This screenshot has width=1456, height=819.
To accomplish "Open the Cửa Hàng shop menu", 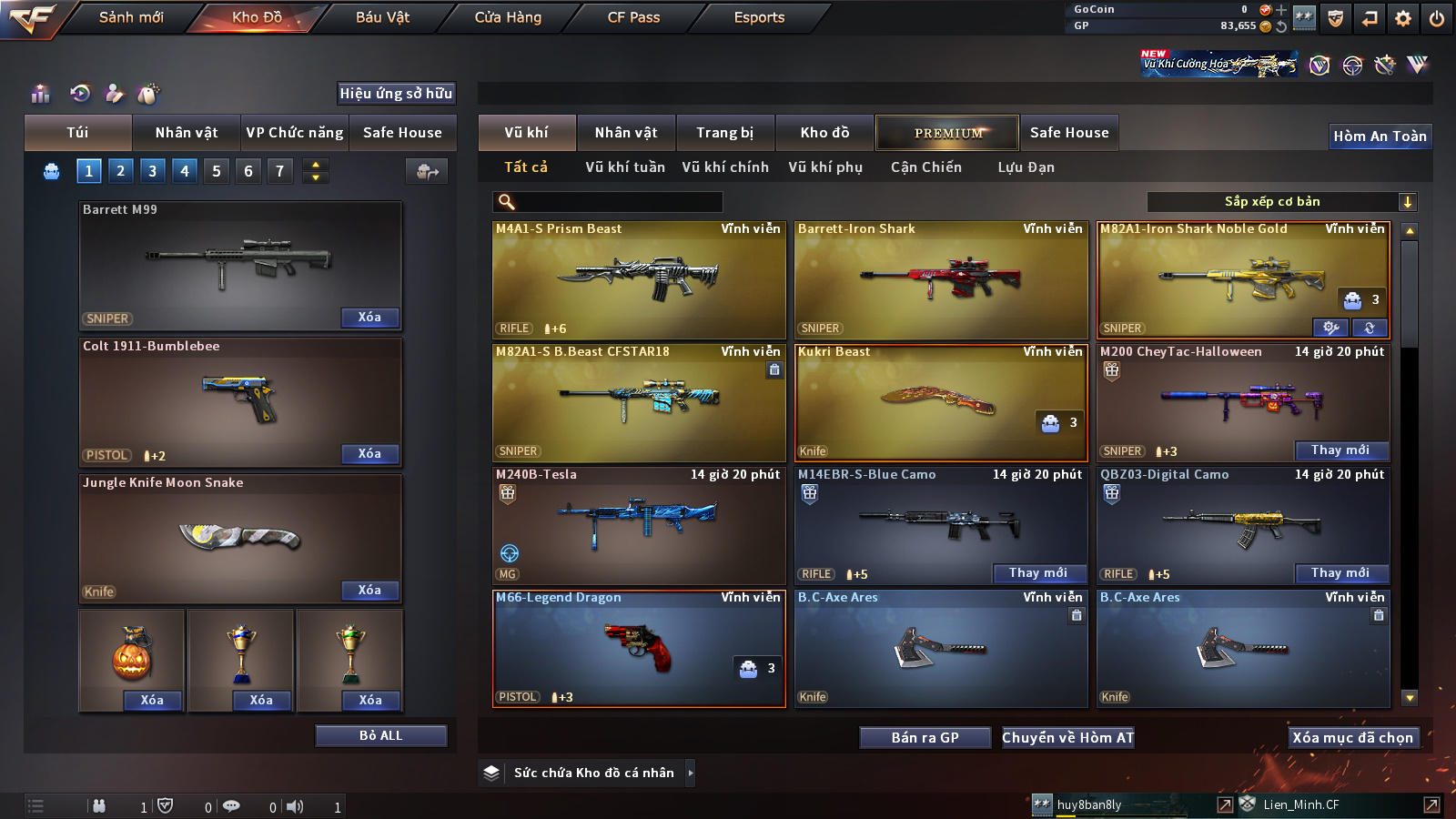I will pyautogui.click(x=508, y=17).
